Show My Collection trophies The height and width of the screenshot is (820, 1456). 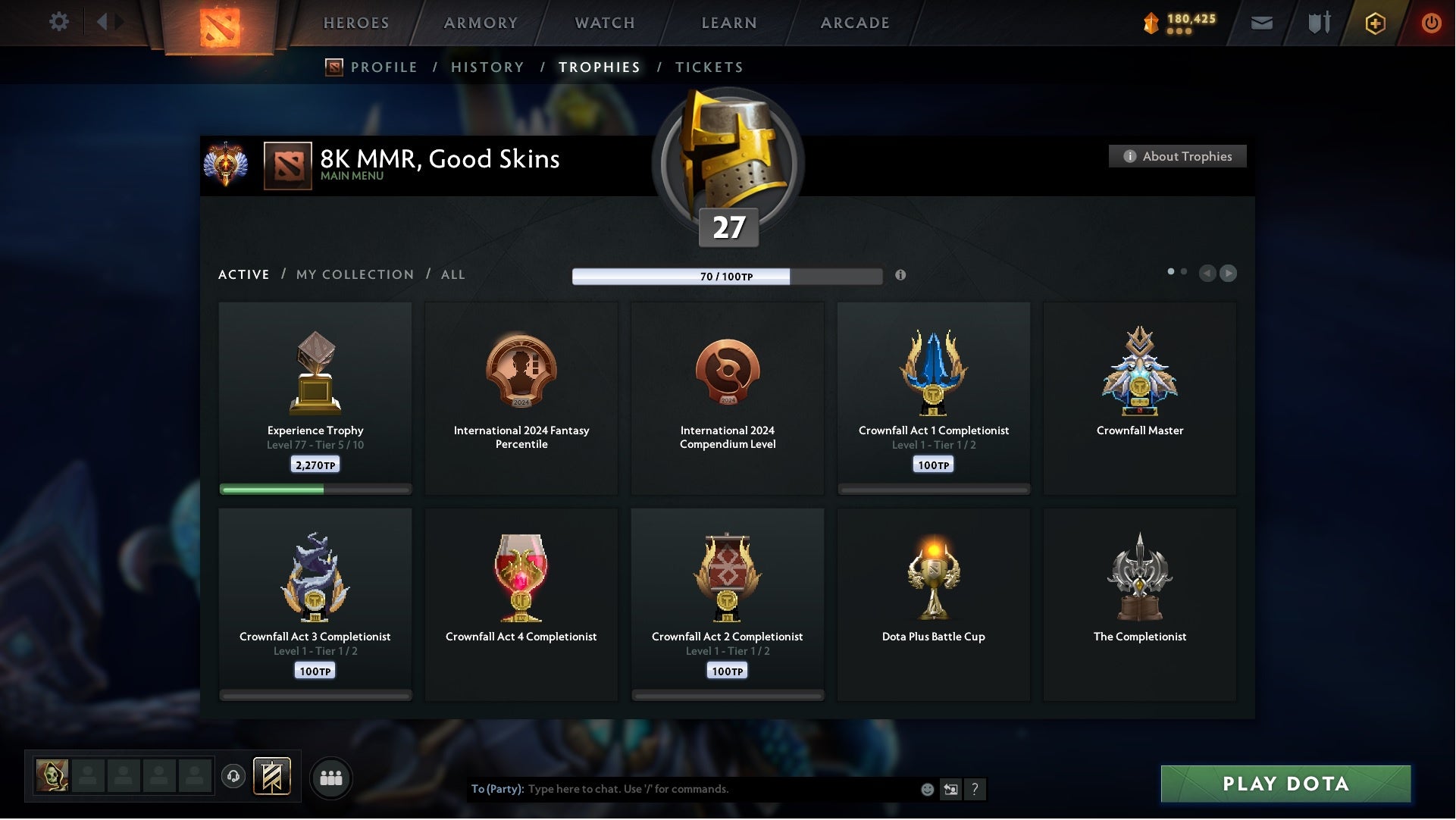click(355, 274)
